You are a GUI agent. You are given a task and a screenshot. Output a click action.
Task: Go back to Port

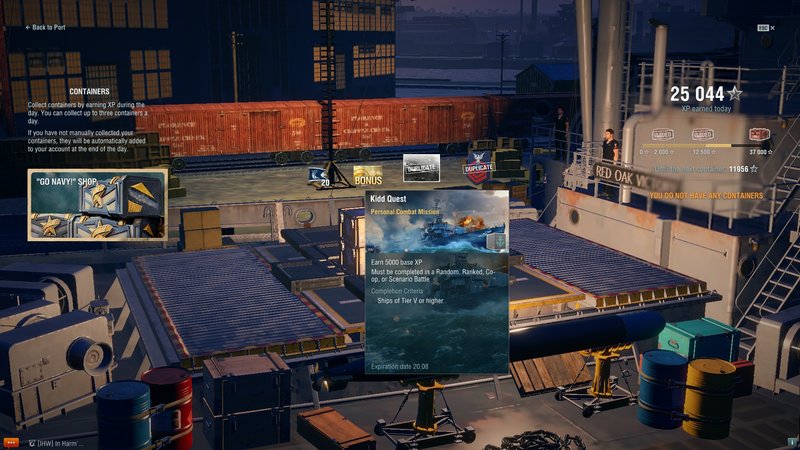[47, 28]
